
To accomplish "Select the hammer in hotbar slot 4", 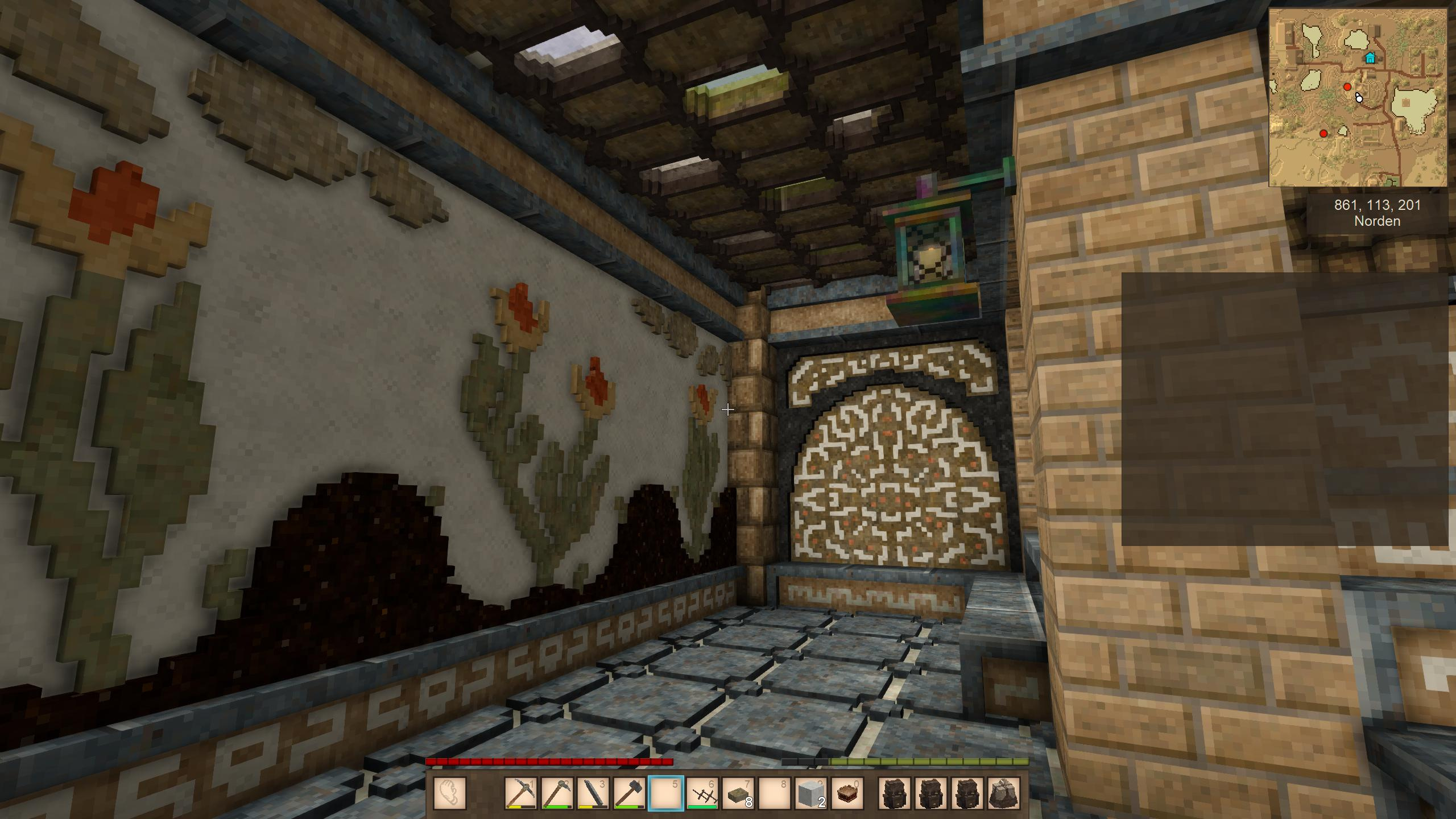I will pyautogui.click(x=630, y=793).
